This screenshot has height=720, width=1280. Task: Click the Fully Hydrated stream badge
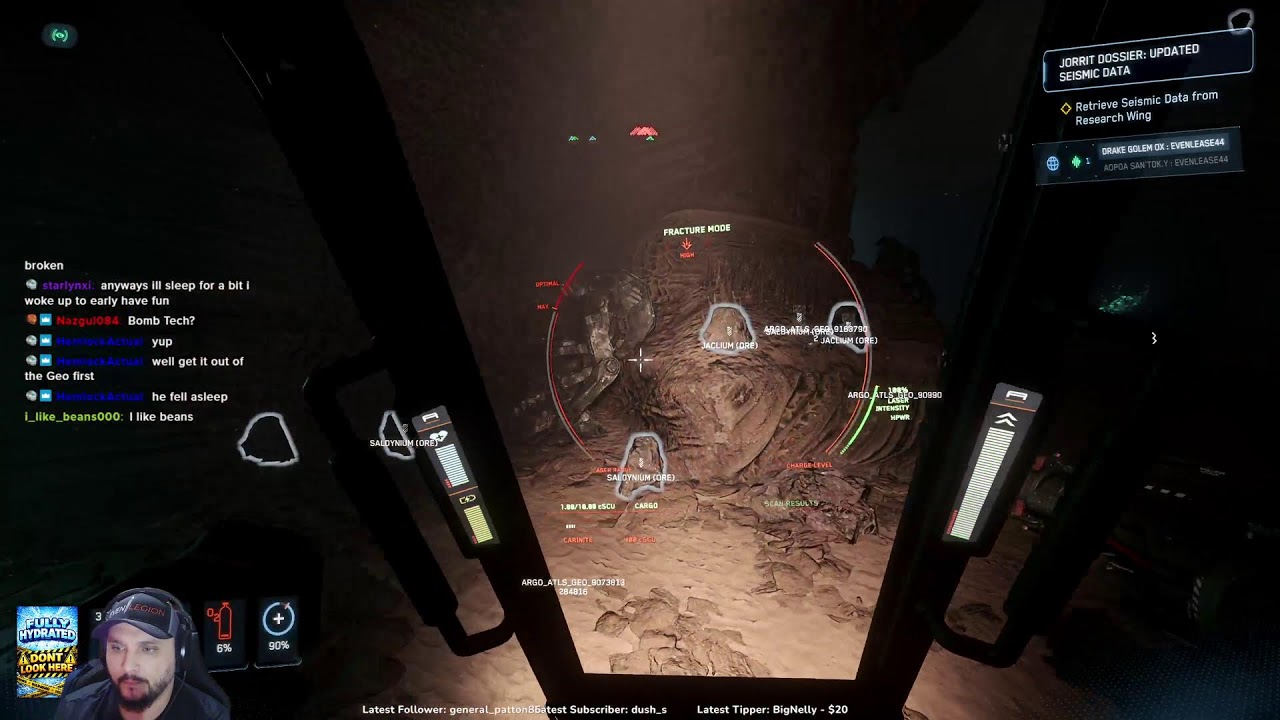click(x=46, y=651)
